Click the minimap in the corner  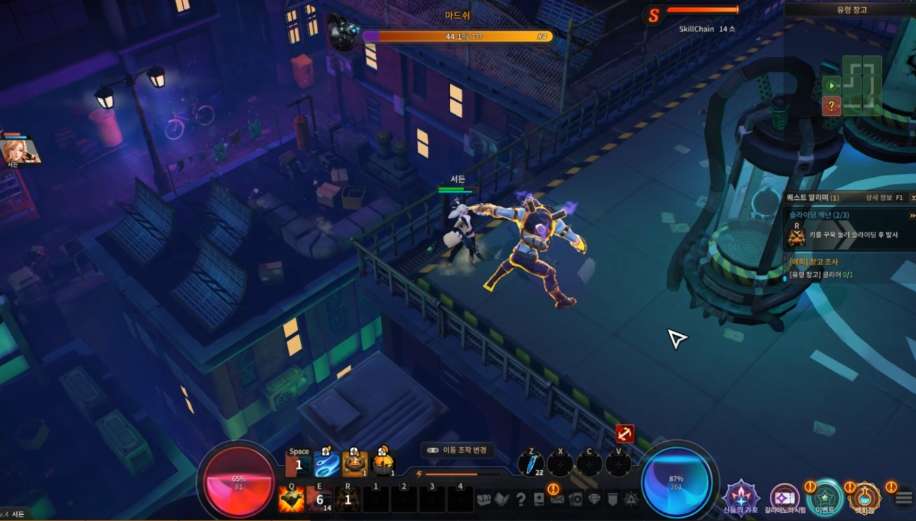point(861,80)
